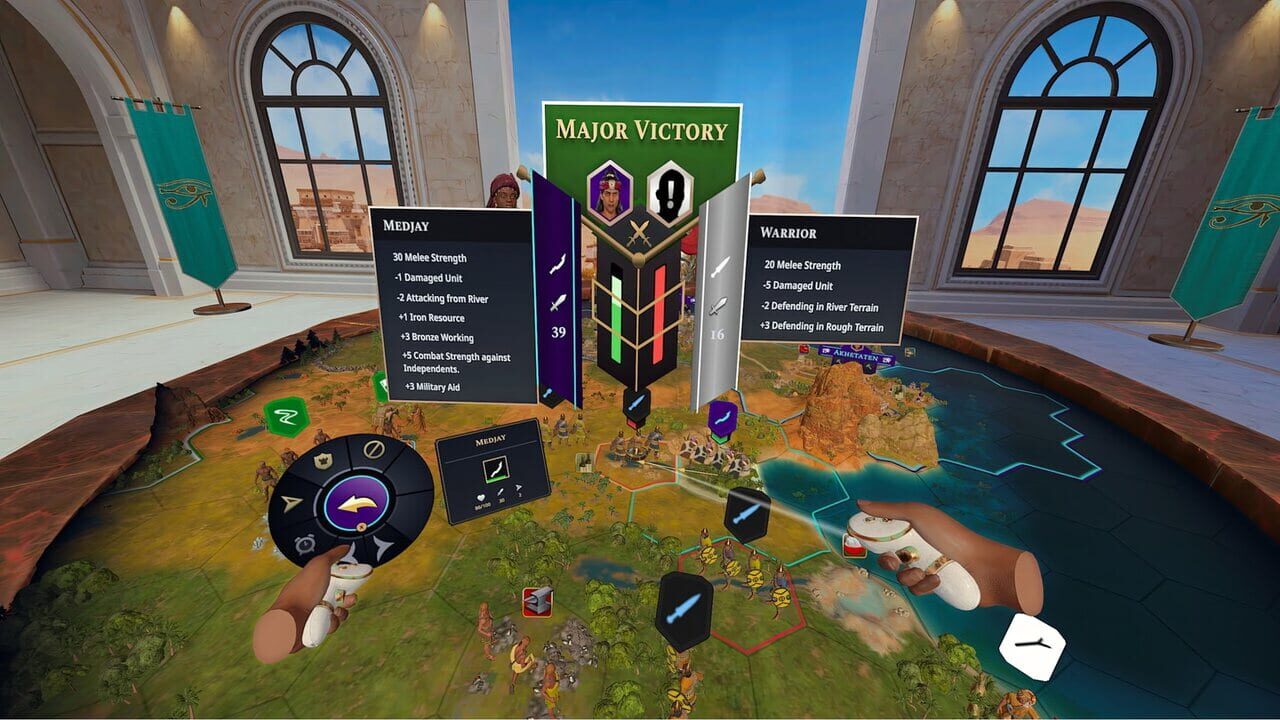The width and height of the screenshot is (1280, 720).
Task: Click the heart health icon on the Medjay card
Action: 481,497
